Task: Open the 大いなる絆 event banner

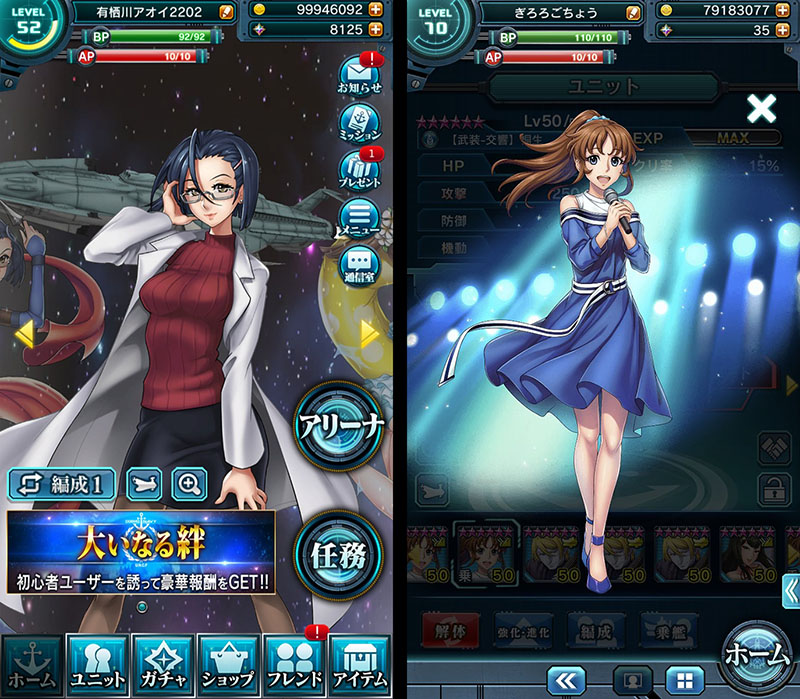Action: click(x=140, y=552)
